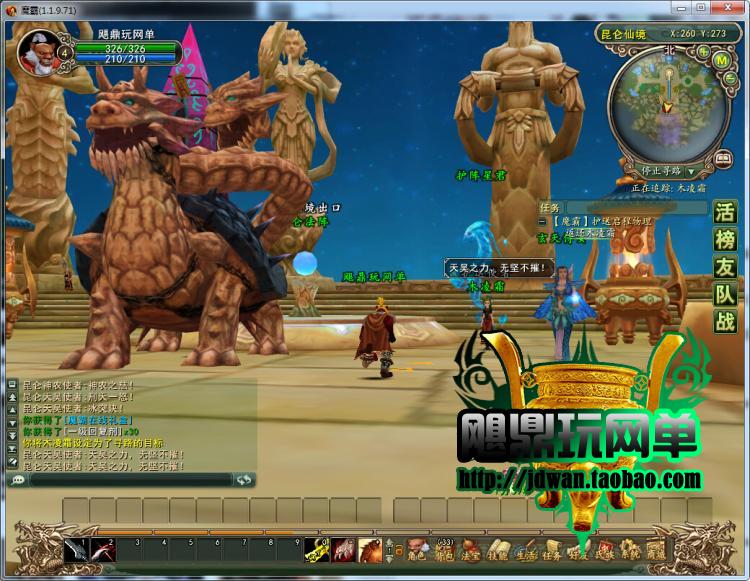
Task: Open the 活 side button
Action: (724, 213)
